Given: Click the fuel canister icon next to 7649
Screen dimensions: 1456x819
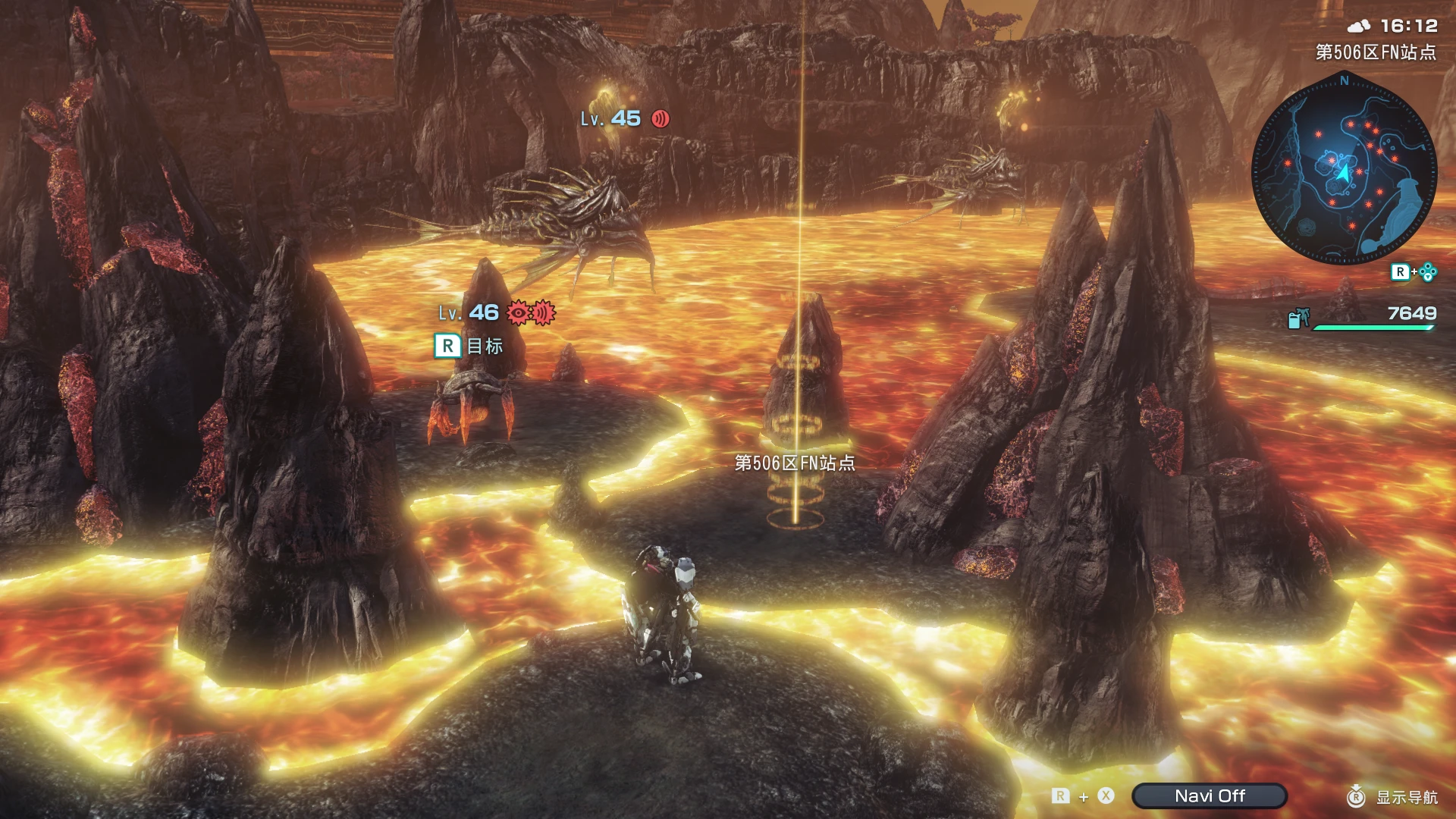Looking at the screenshot, I should tap(1299, 318).
